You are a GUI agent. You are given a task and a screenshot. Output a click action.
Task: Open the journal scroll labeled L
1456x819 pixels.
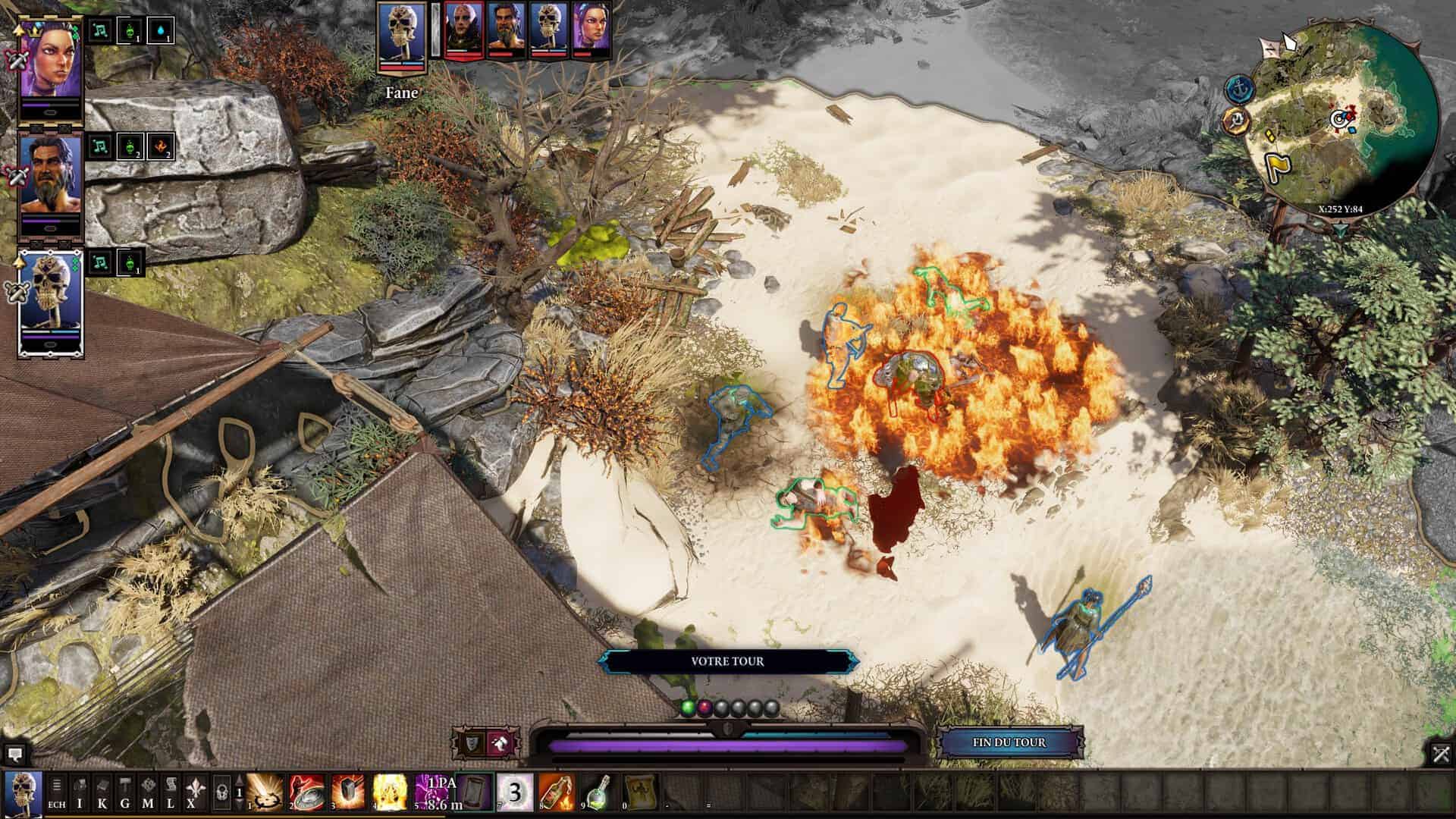(171, 792)
